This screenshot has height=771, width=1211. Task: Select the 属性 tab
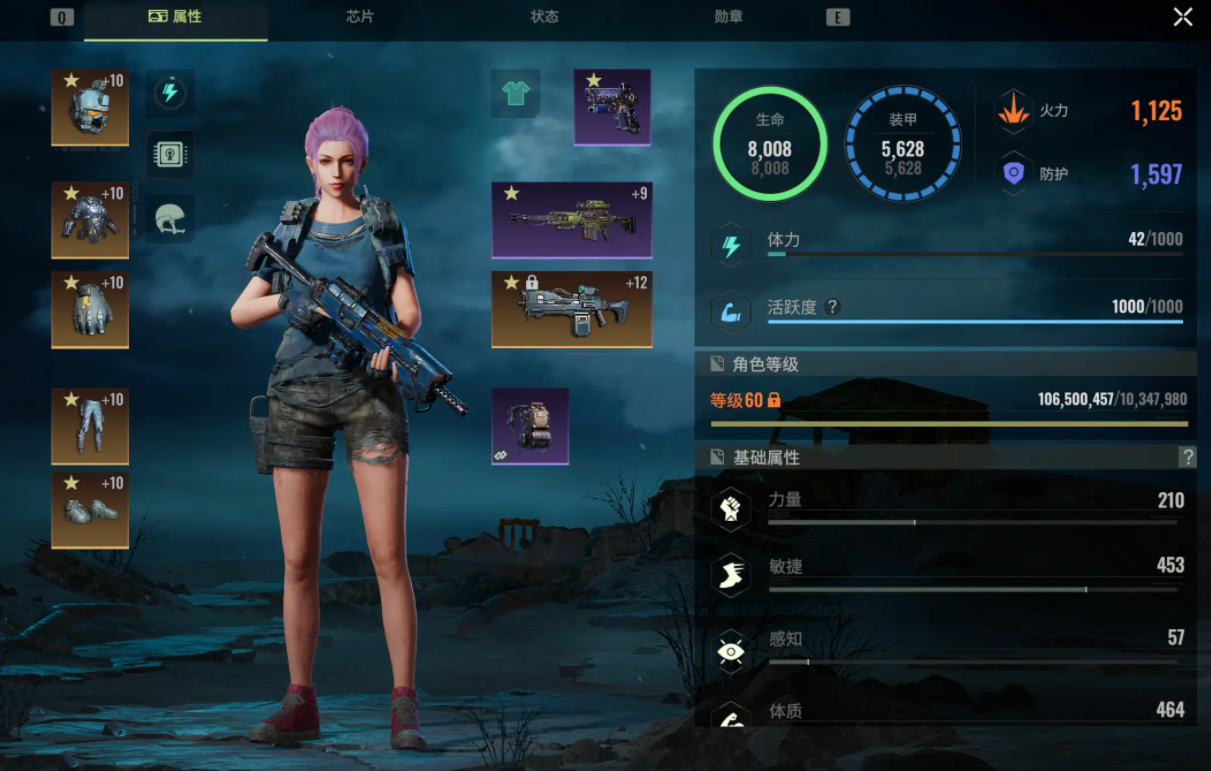[x=176, y=17]
